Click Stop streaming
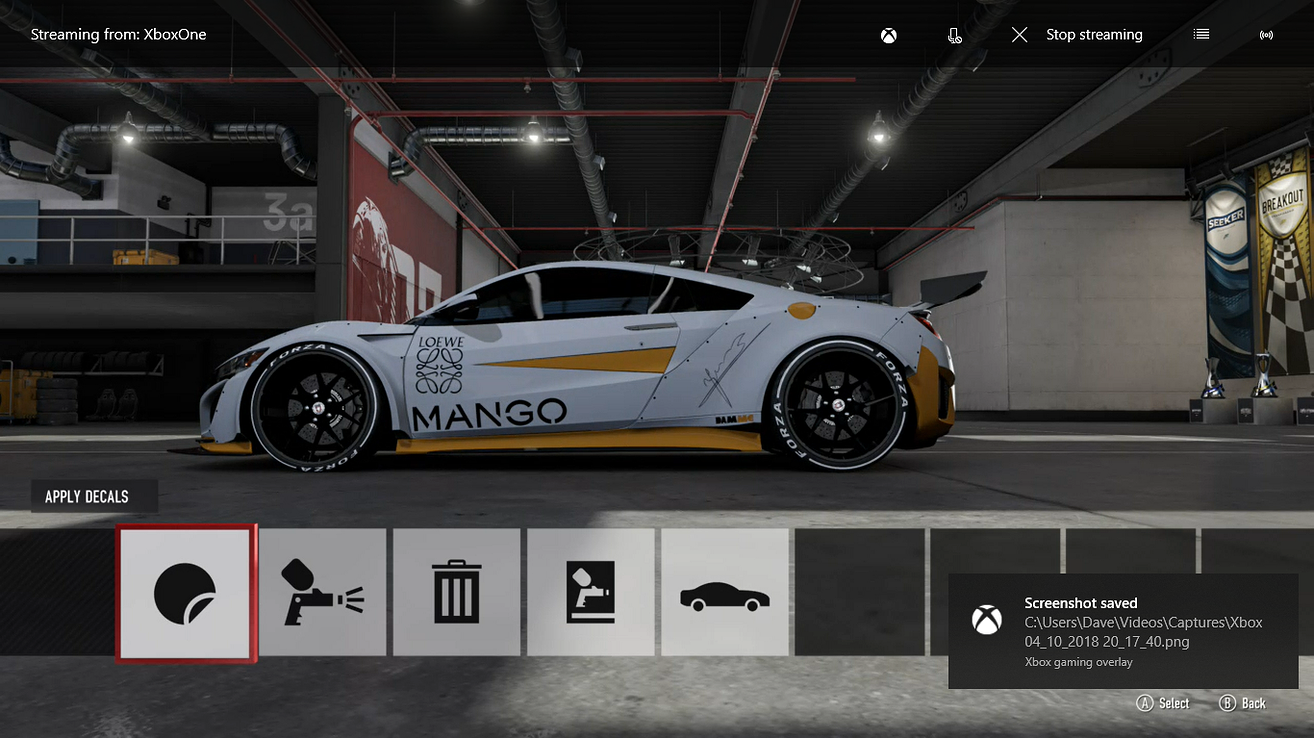Viewport: 1314px width, 738px height. point(1094,34)
